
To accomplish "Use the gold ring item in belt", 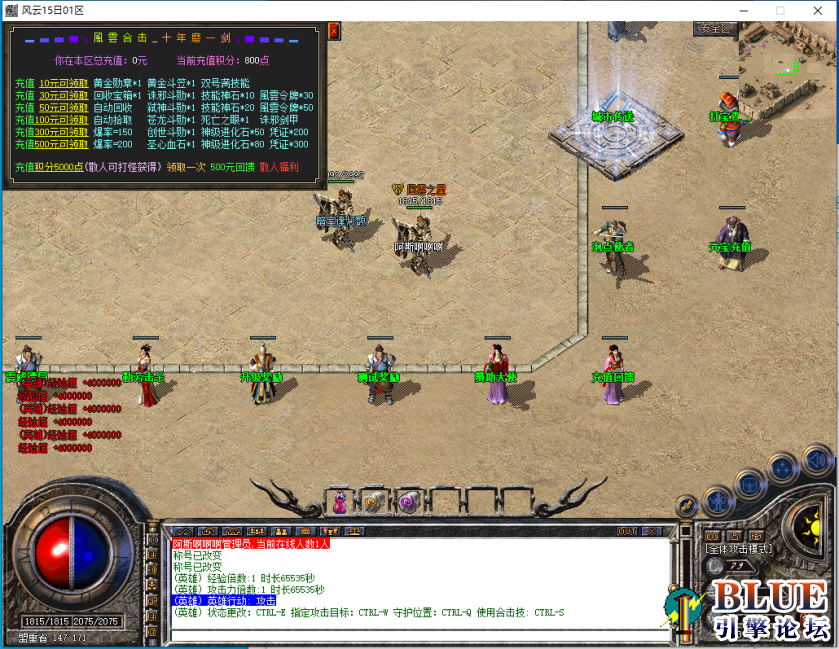I will [x=373, y=501].
